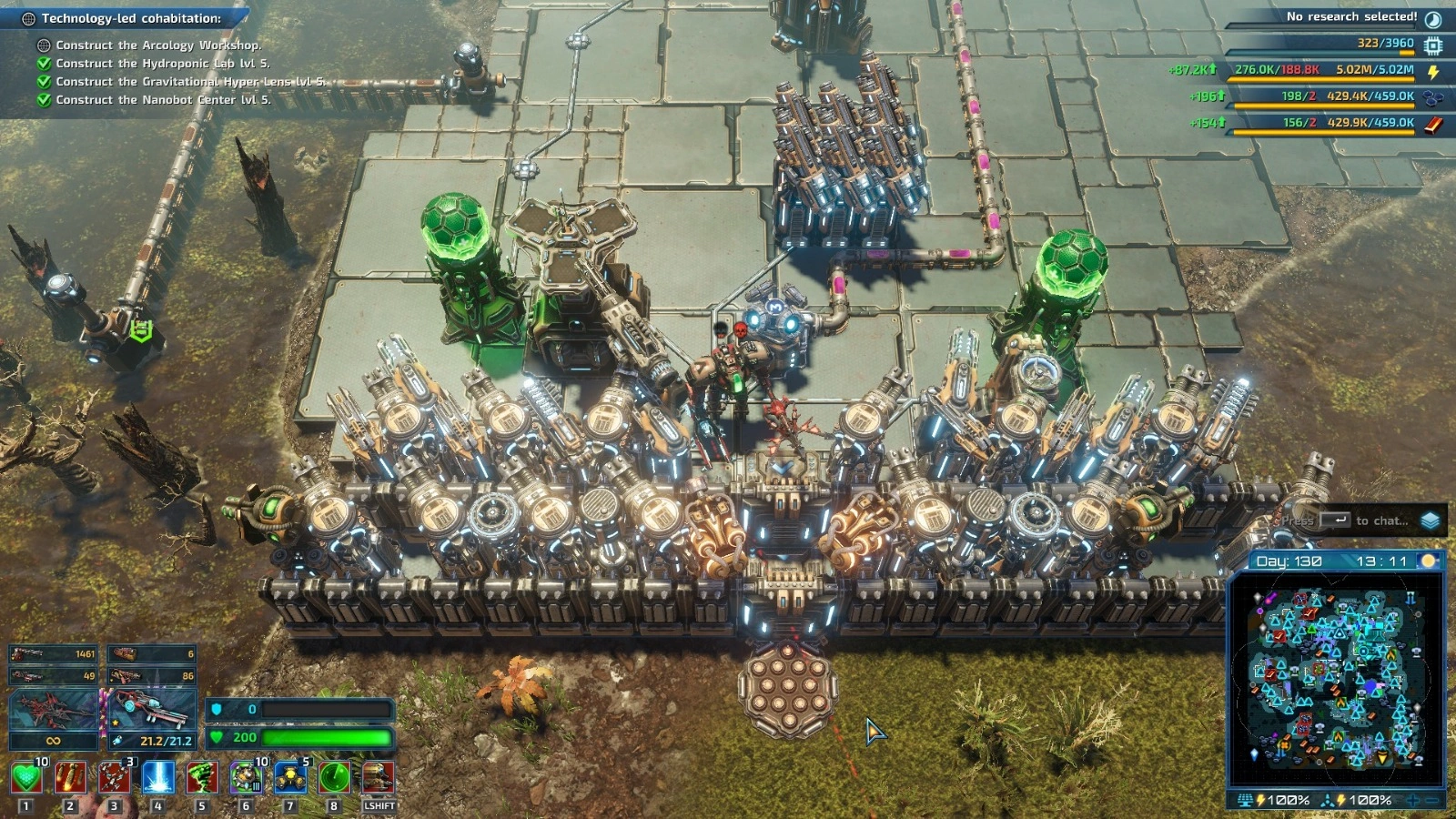Activate the green tornado ability
The height and width of the screenshot is (819, 1456).
pyautogui.click(x=202, y=778)
